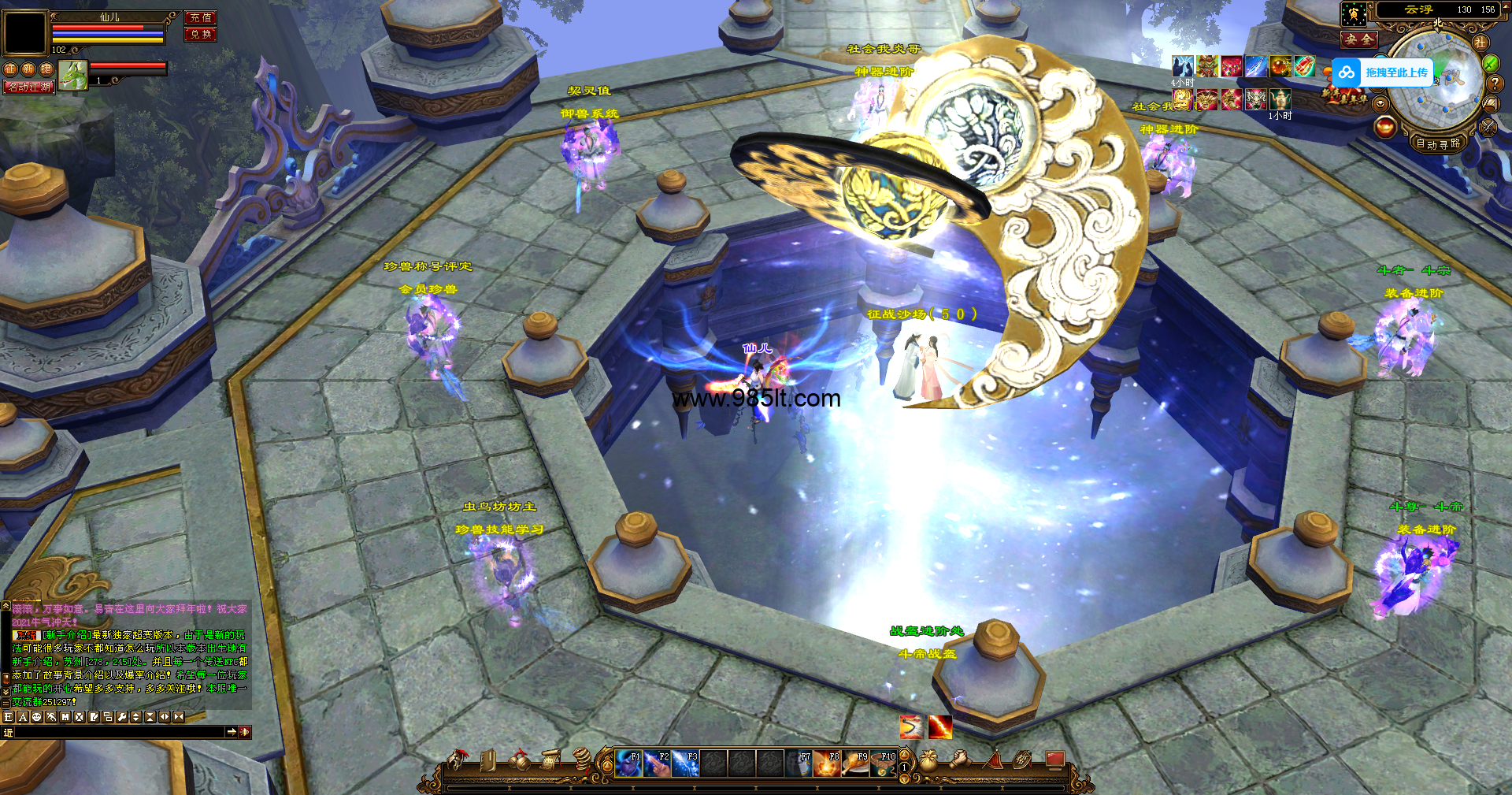Screen dimensions: 1512x795
Task: Click the 兑换 exchange button
Action: pos(200,34)
